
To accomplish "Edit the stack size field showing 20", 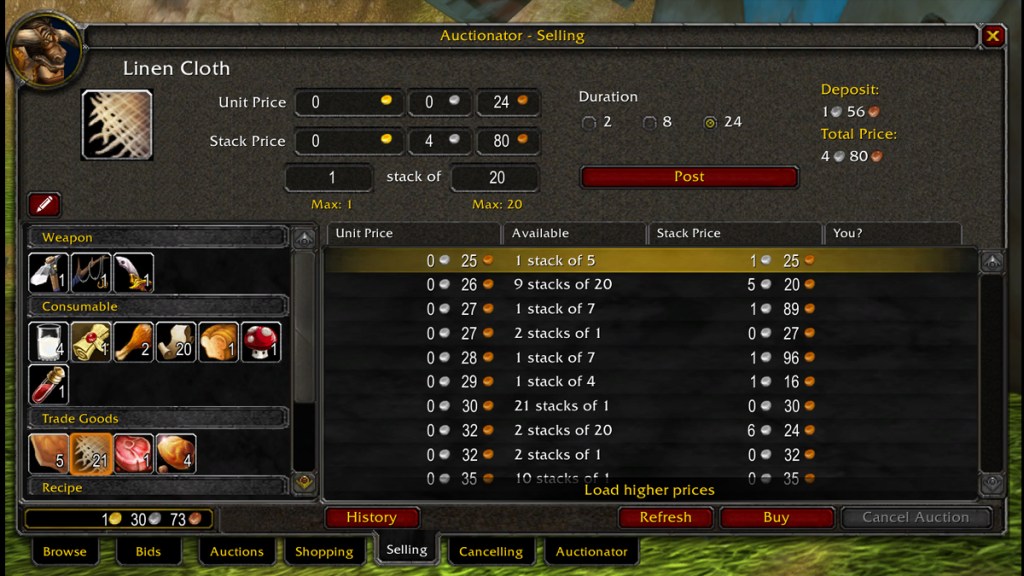I will 496,178.
